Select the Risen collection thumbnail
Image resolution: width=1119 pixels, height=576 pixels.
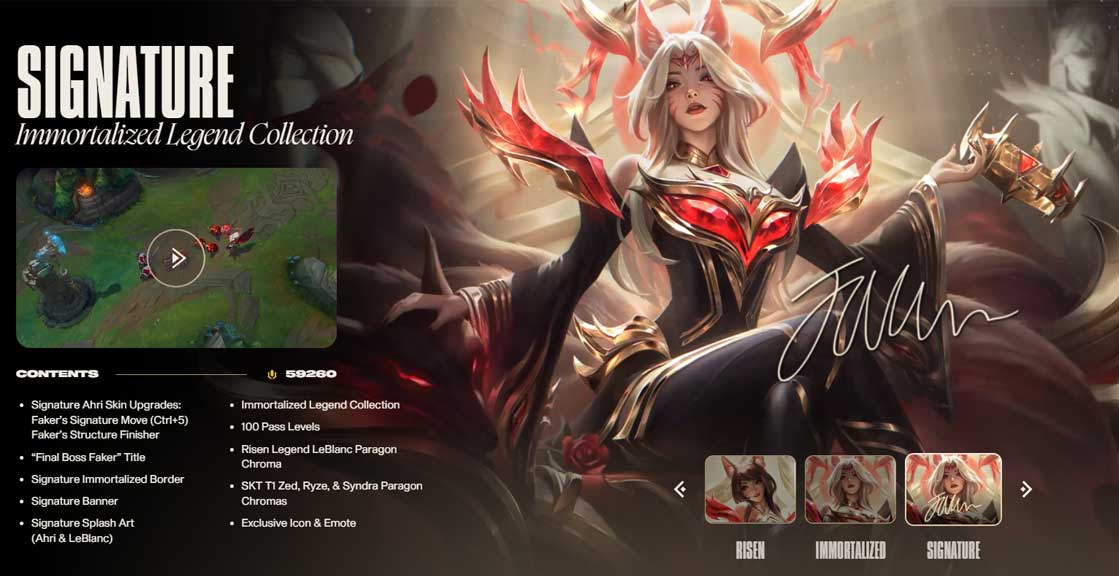click(x=750, y=489)
